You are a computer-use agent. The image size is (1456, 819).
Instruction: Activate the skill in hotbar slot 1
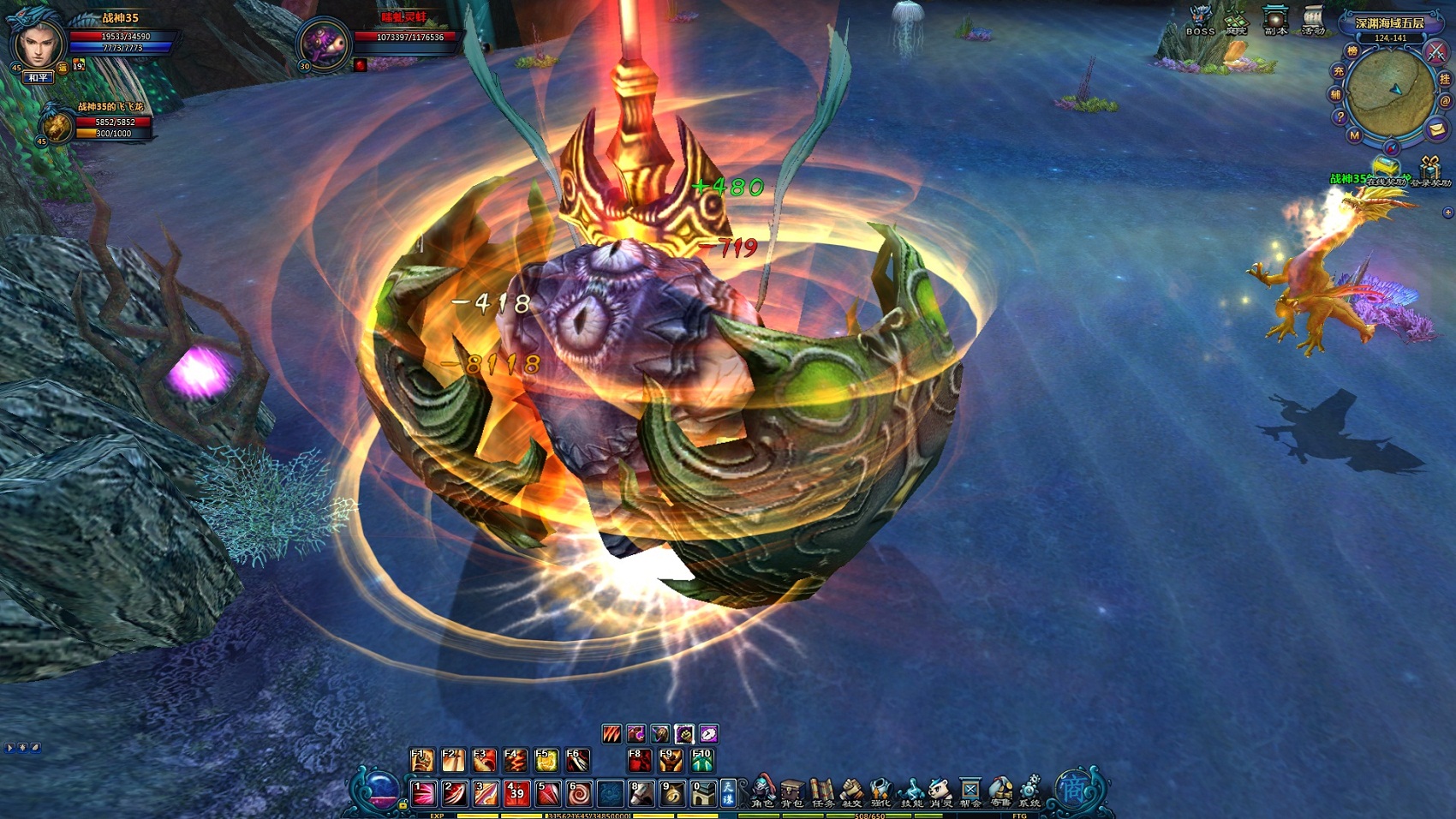(x=424, y=793)
